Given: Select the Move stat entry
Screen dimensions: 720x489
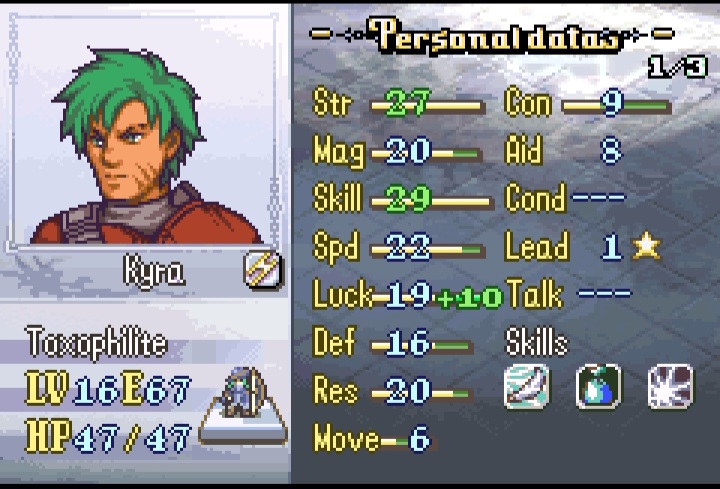Looking at the screenshot, I should (372, 438).
